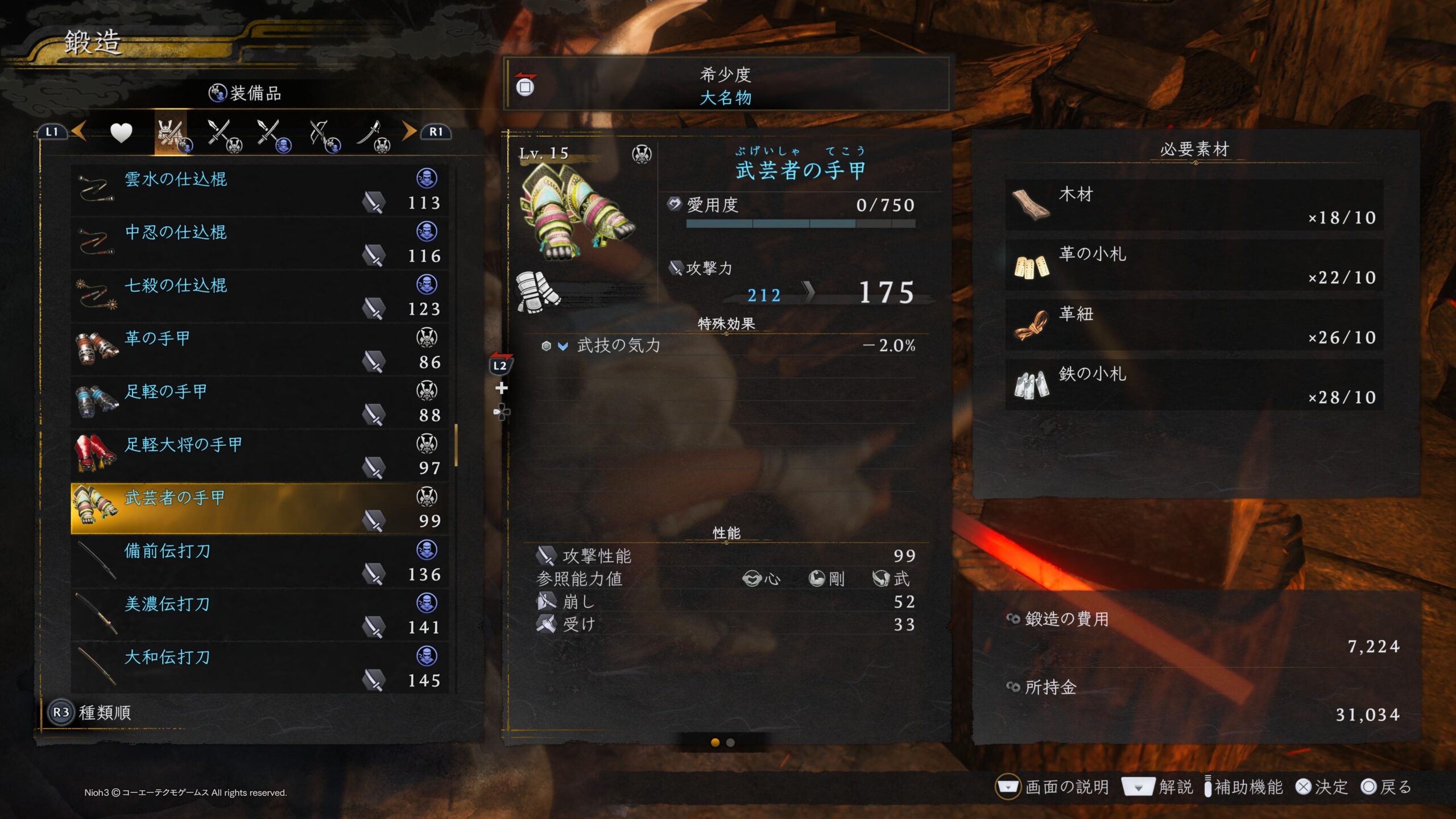The height and width of the screenshot is (819, 1456).
Task: Click the 革の小札 required material
Action: (1194, 265)
